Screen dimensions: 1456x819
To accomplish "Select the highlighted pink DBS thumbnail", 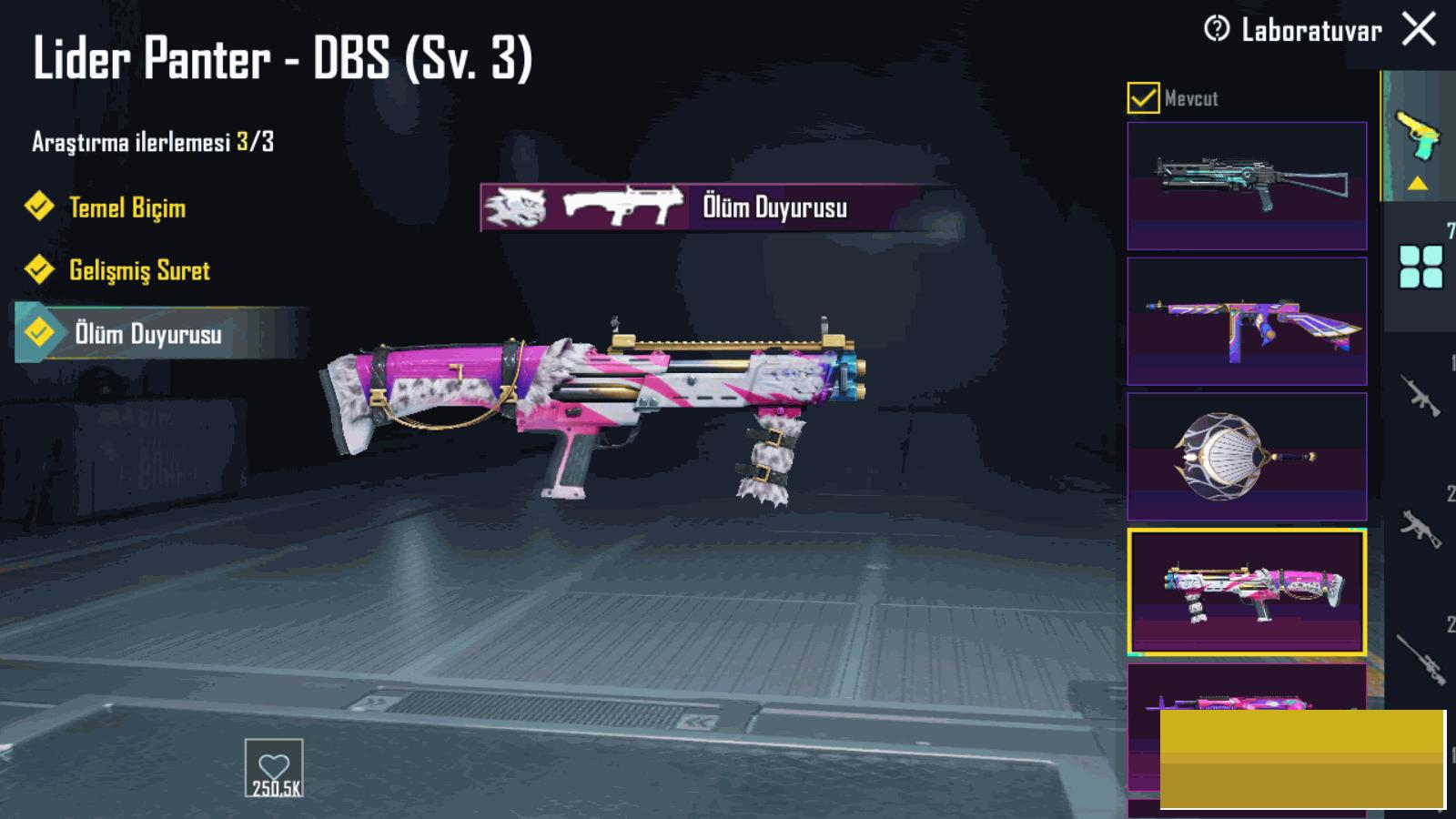I will point(1247,591).
